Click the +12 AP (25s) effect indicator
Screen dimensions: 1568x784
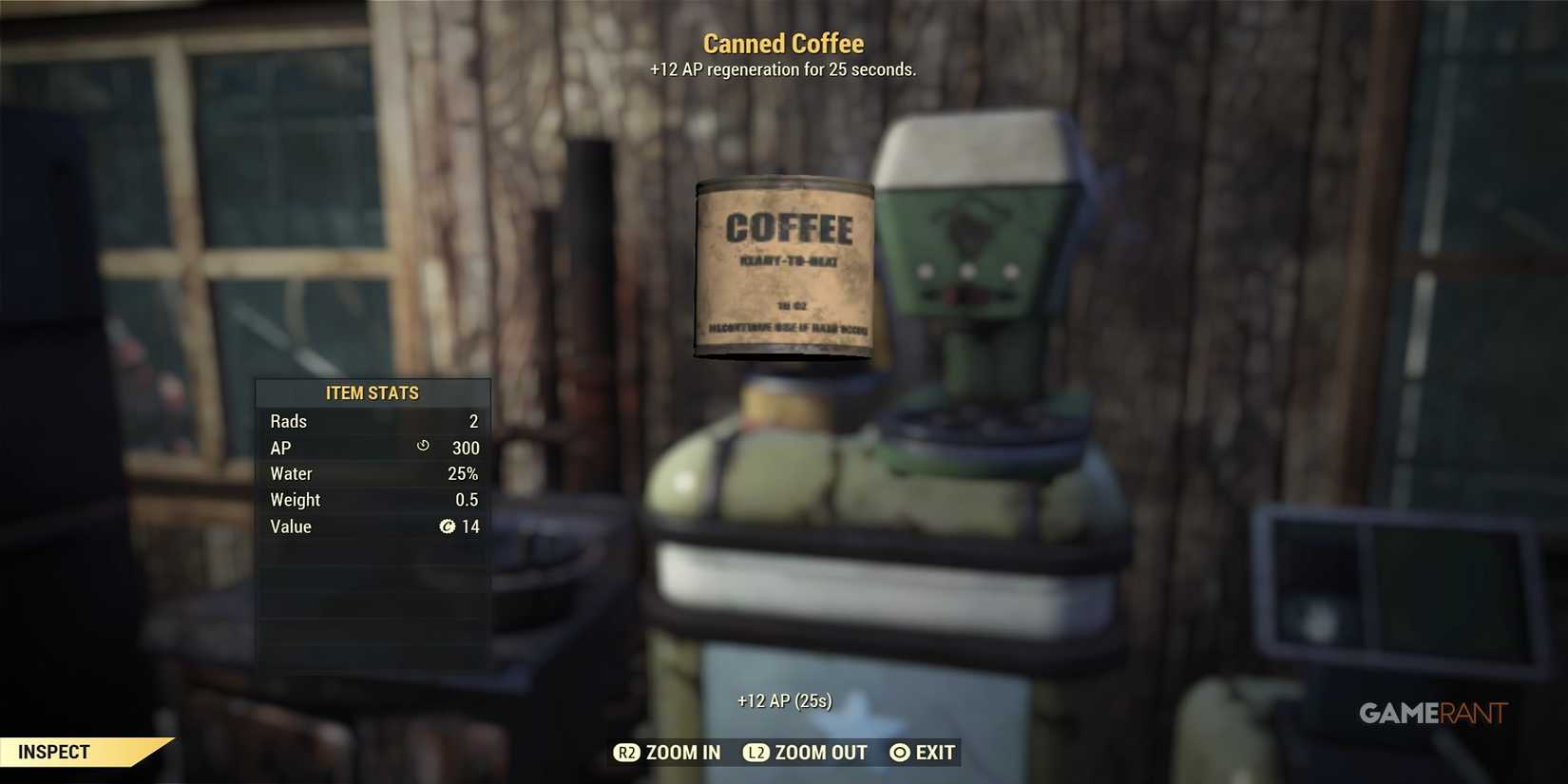[783, 700]
